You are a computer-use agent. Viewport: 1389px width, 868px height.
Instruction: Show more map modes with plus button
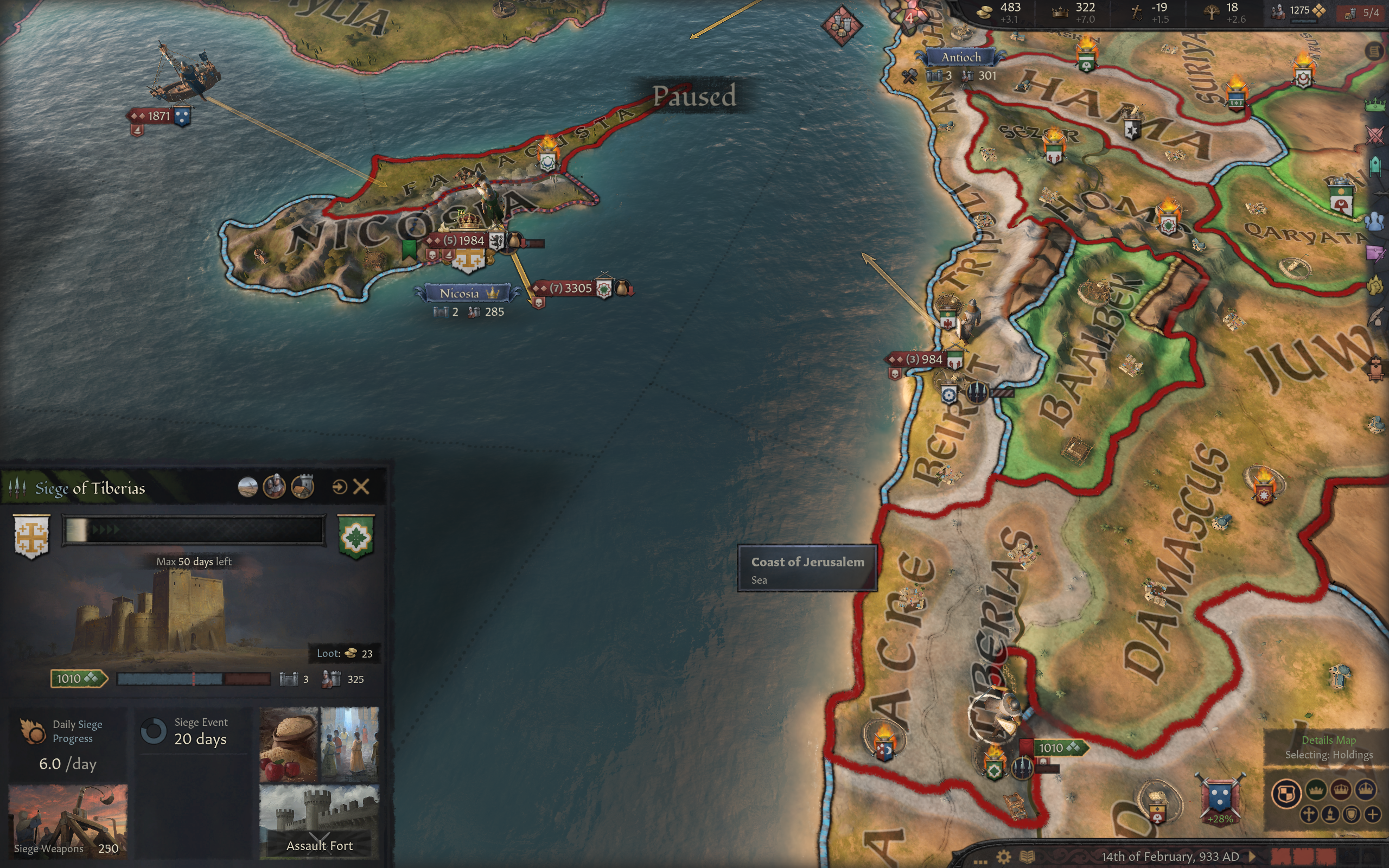tap(1372, 814)
